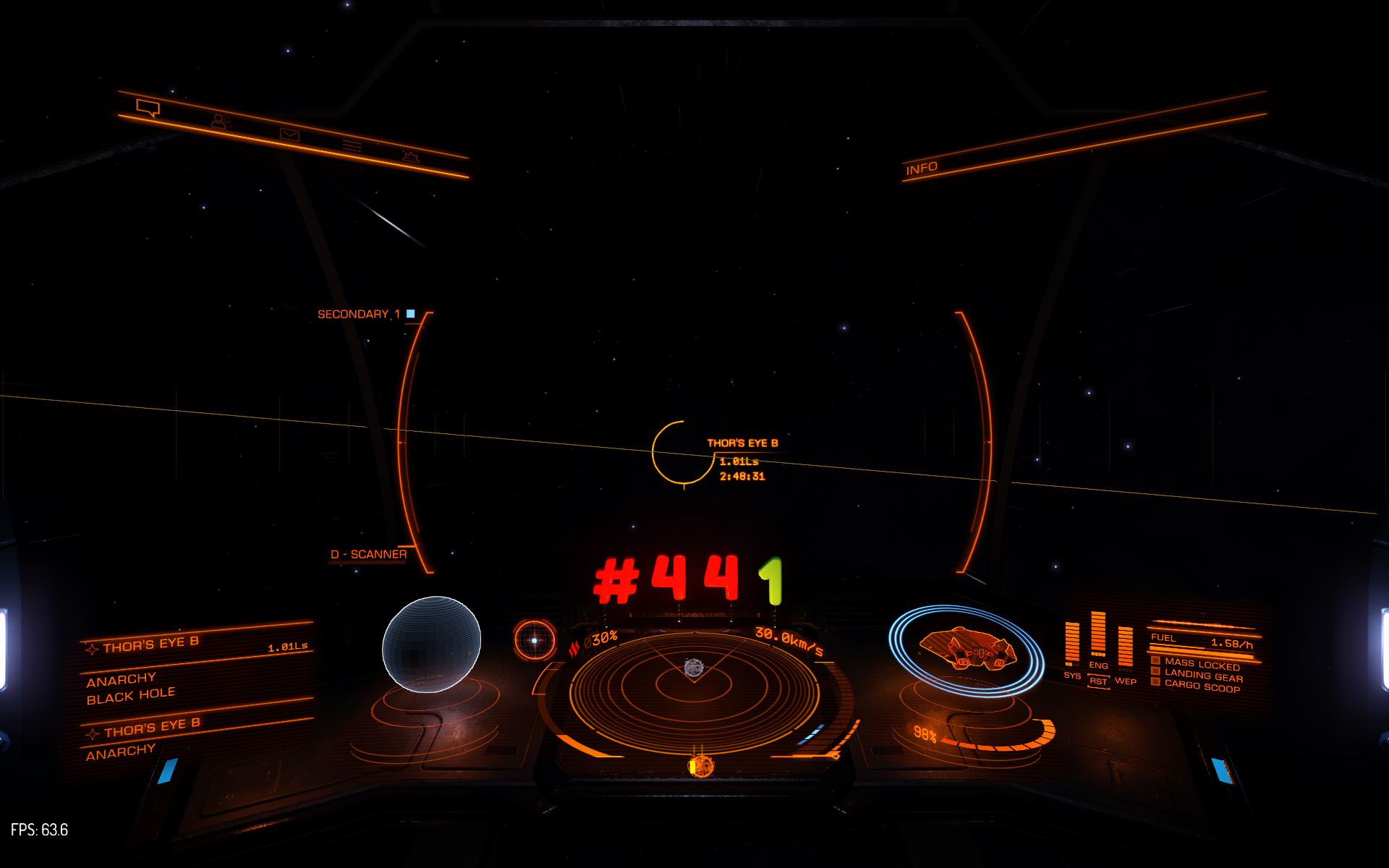Click the D-Scanner fire group label
The width and height of the screenshot is (1389, 868).
coord(368,554)
